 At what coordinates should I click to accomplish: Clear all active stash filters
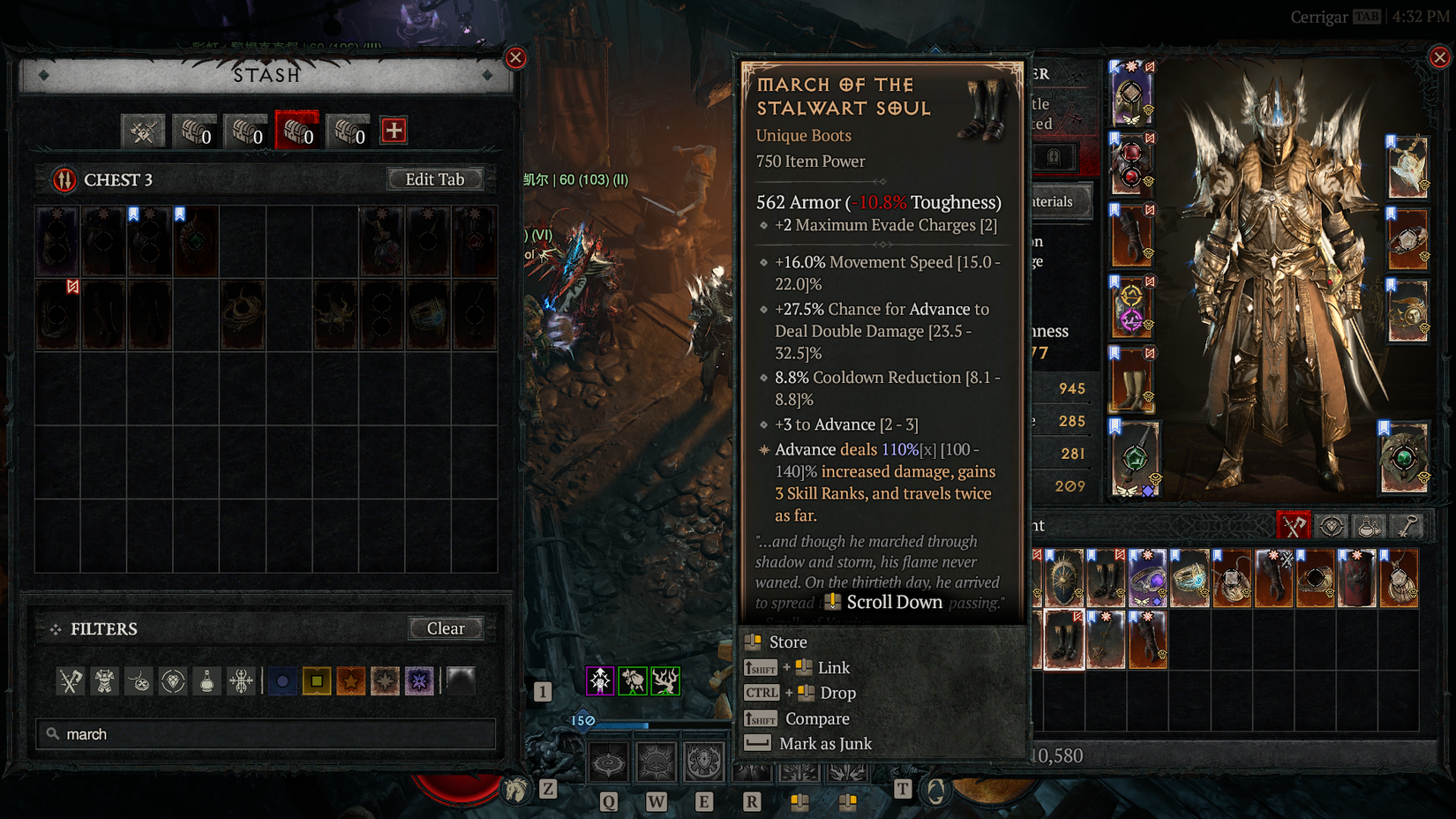pos(447,628)
